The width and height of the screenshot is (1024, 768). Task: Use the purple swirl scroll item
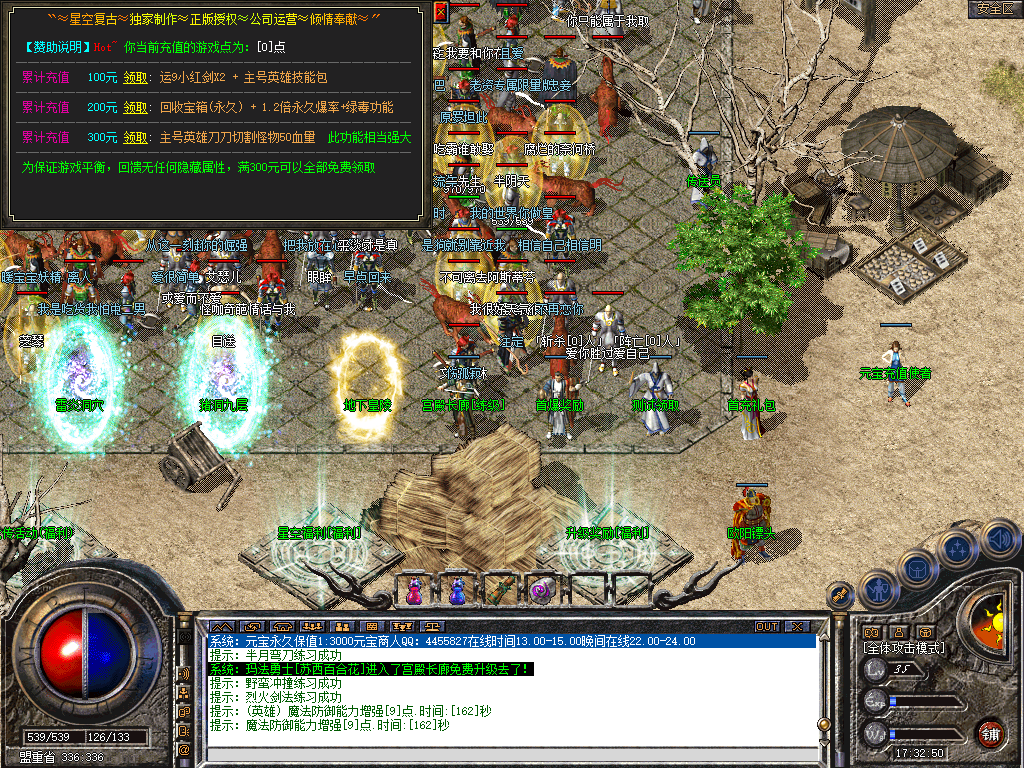(541, 590)
